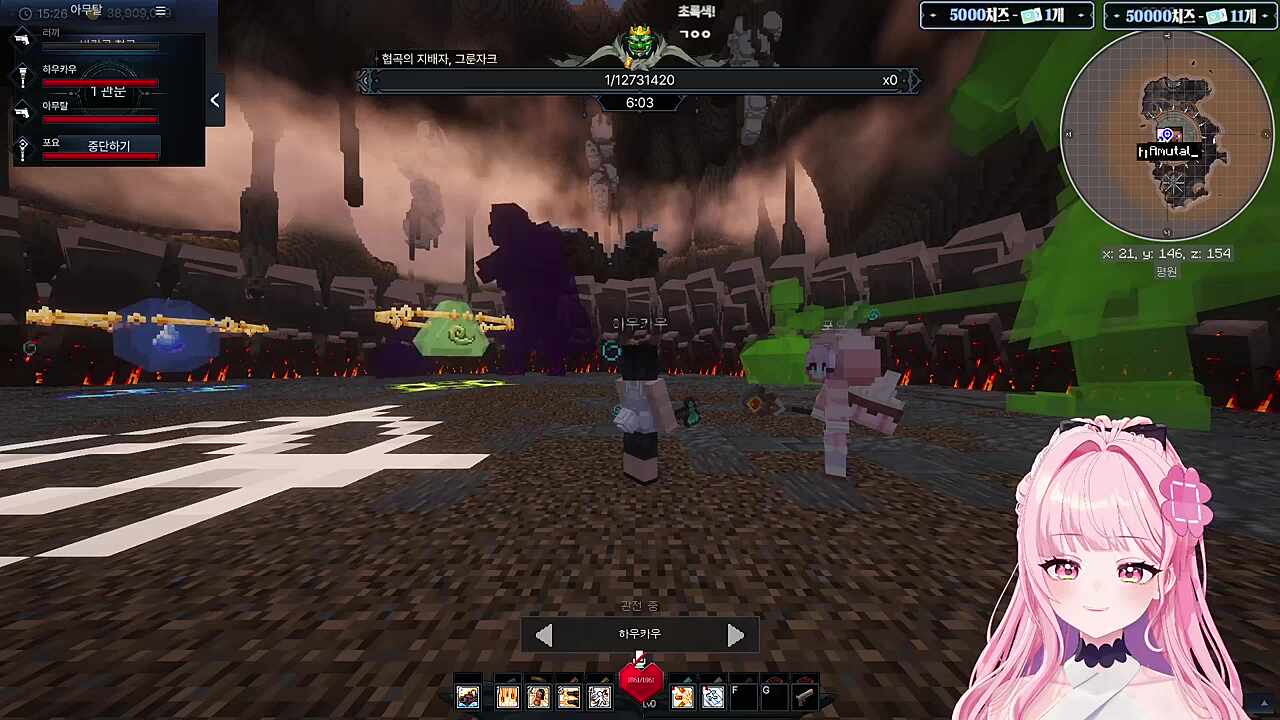Select the pistol hotbar slot
The image size is (1280, 720).
tap(805, 697)
